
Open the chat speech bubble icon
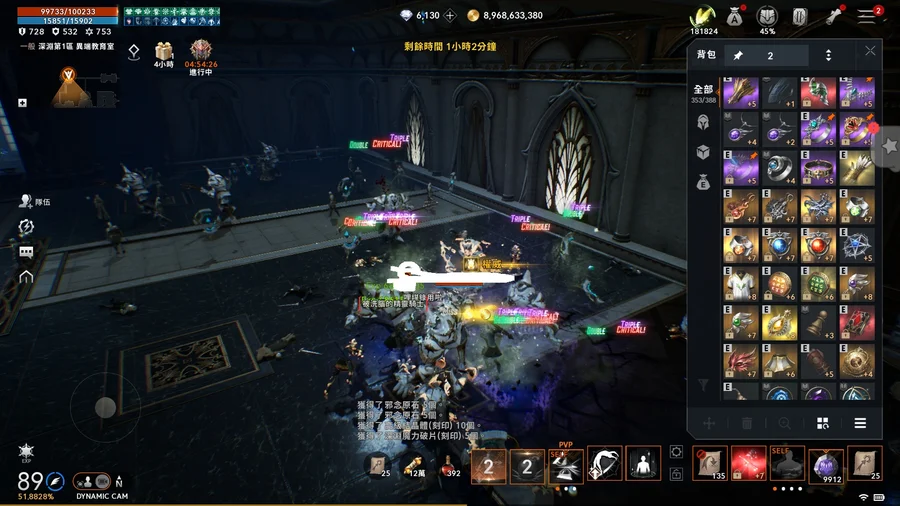click(26, 252)
